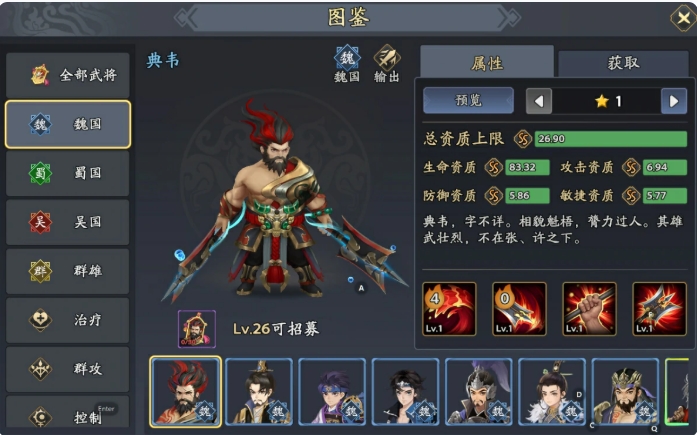Switch to the 蜀国 faction filter
Image resolution: width=697 pixels, height=435 pixels.
[68, 173]
